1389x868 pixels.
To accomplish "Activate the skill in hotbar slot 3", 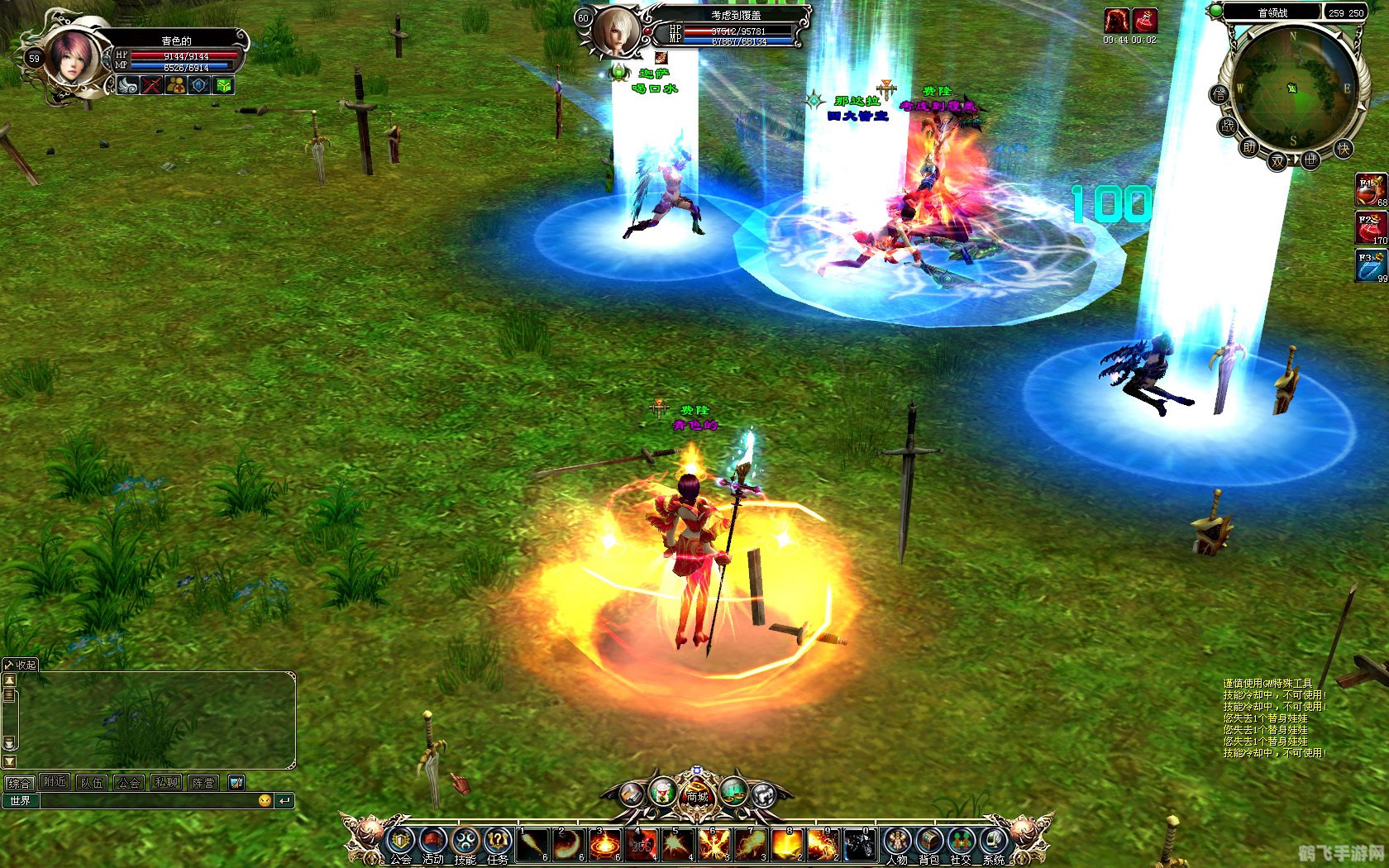I will pos(605,845).
